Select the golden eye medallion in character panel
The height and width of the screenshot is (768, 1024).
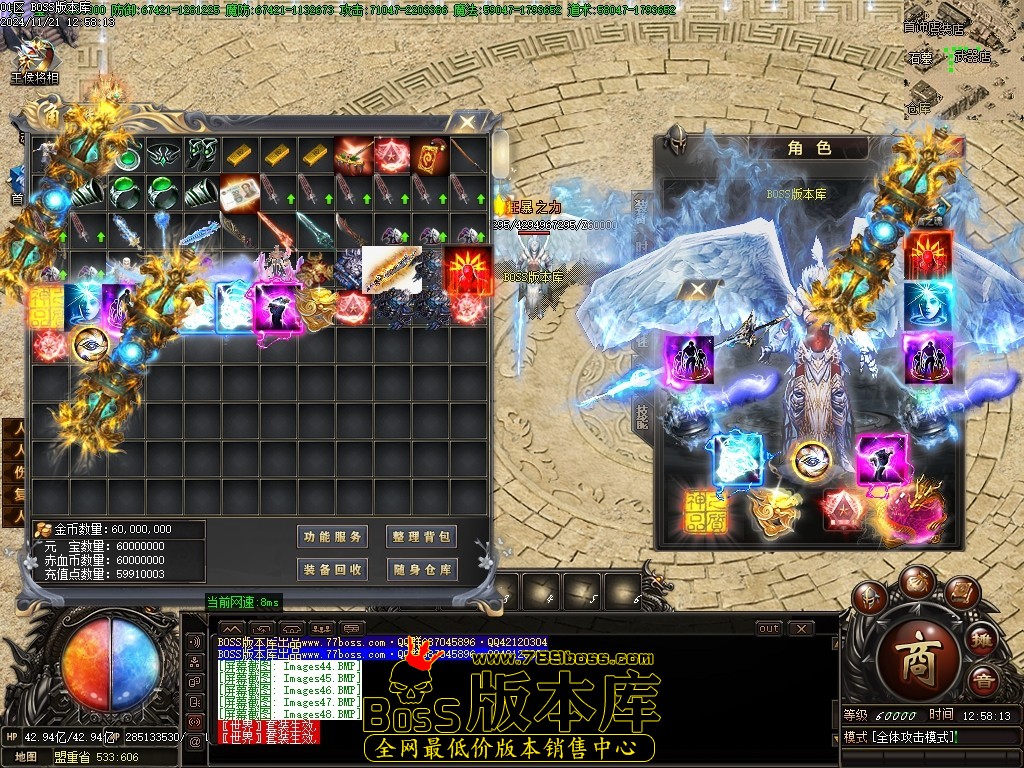811,459
